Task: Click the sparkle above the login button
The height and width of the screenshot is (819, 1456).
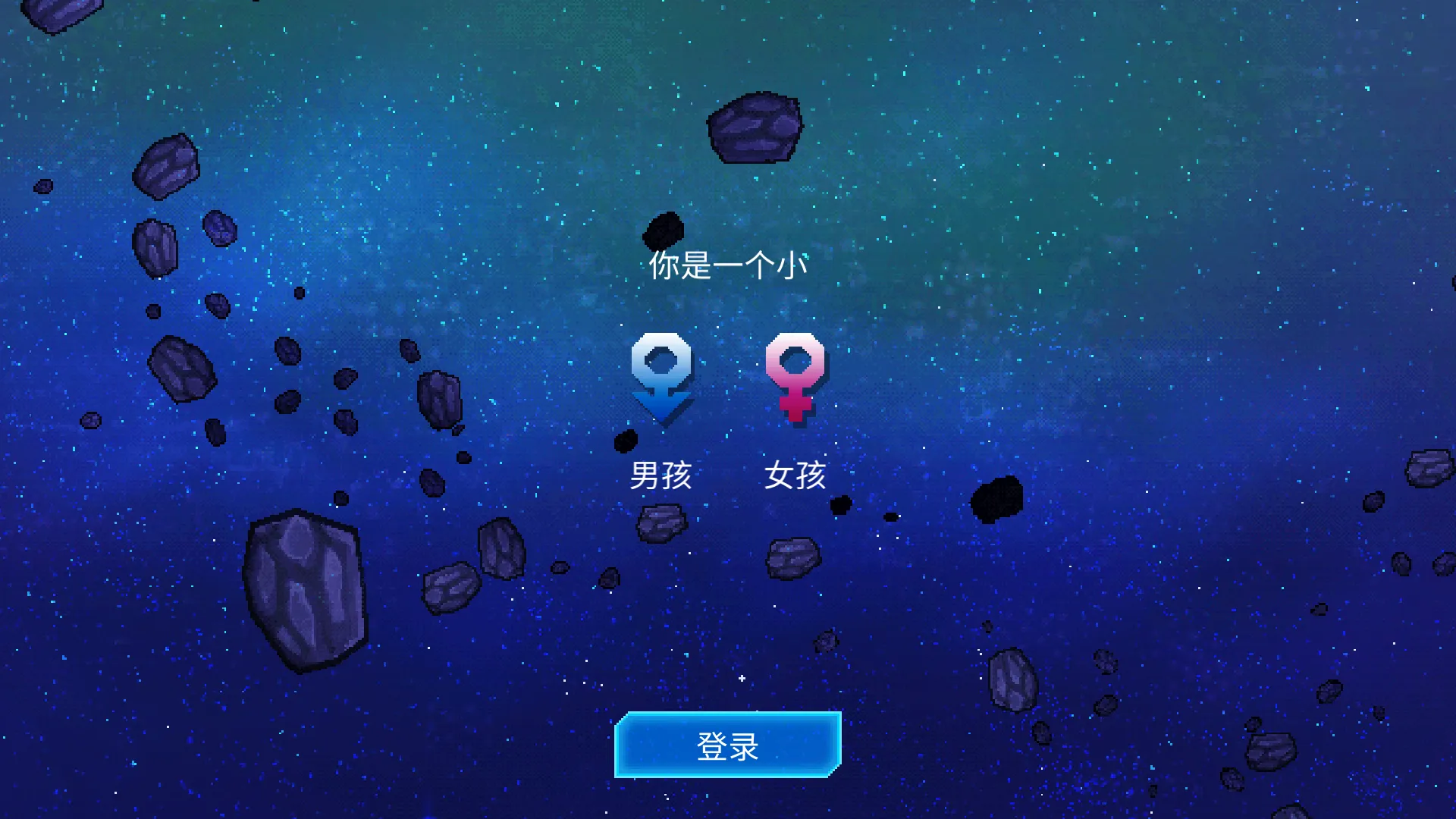Action: pyautogui.click(x=741, y=679)
